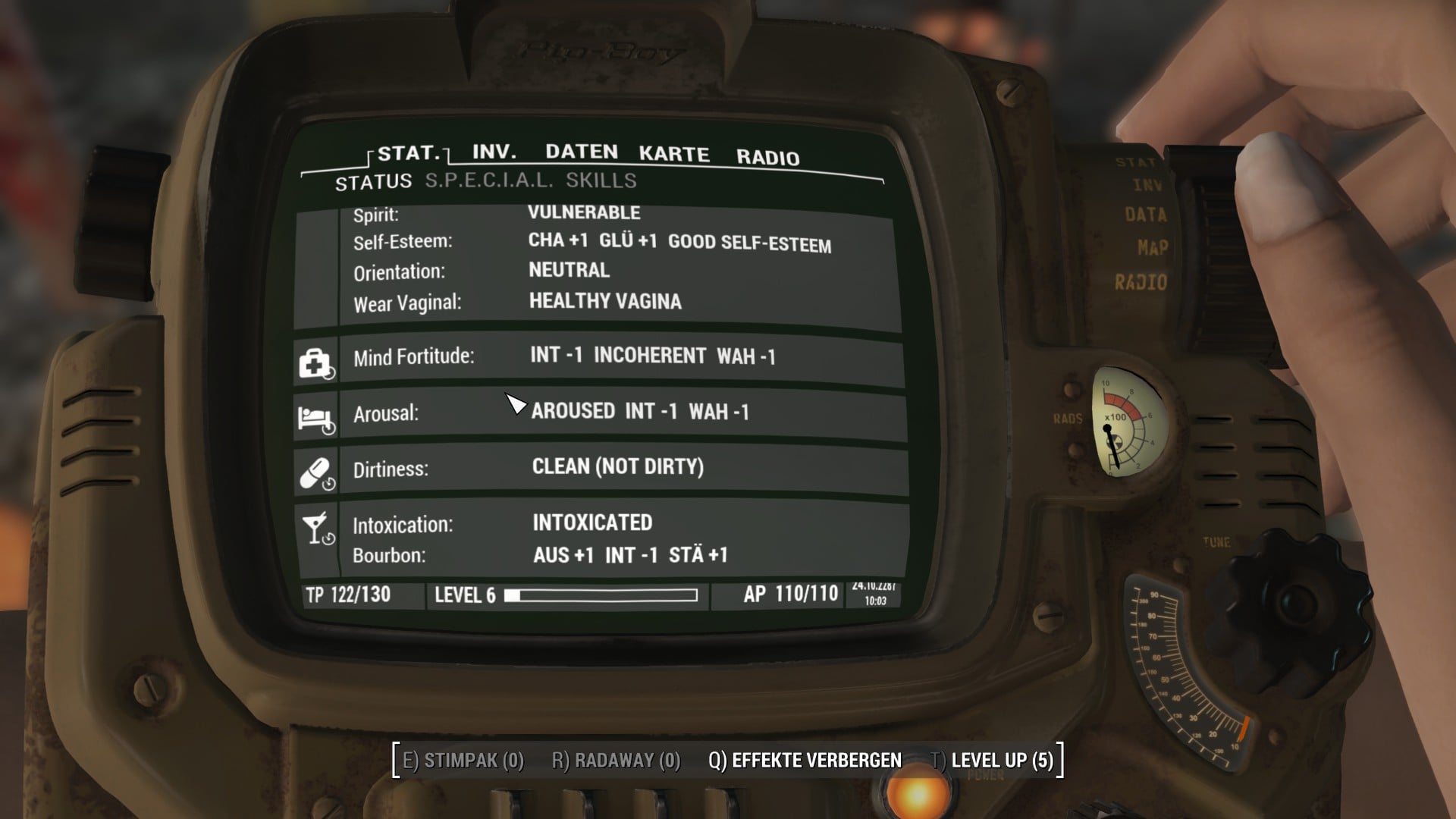The image size is (1456, 819).
Task: Open the DATEN tab
Action: pos(581,153)
